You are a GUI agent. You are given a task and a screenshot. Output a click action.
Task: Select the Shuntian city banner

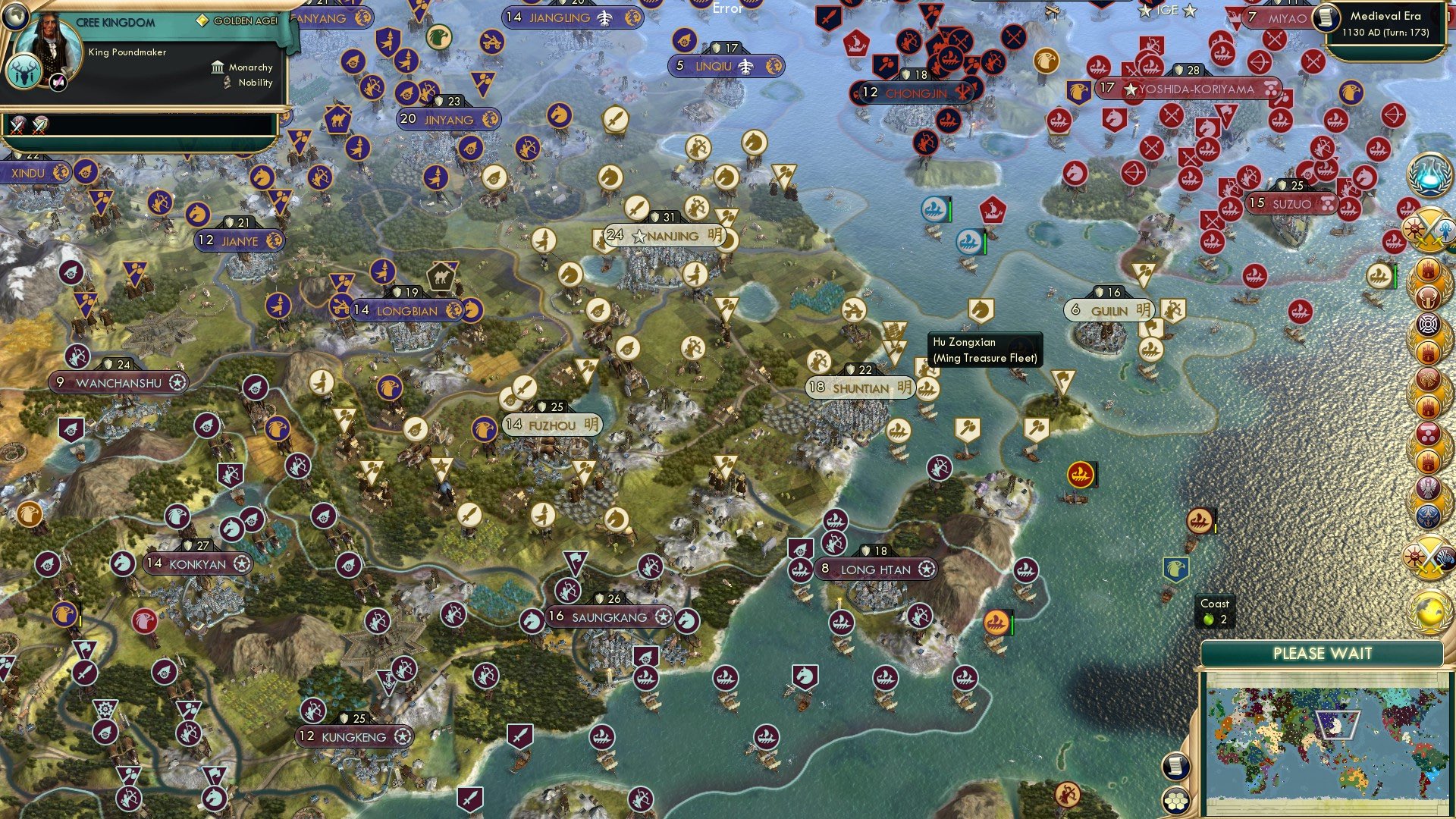861,388
